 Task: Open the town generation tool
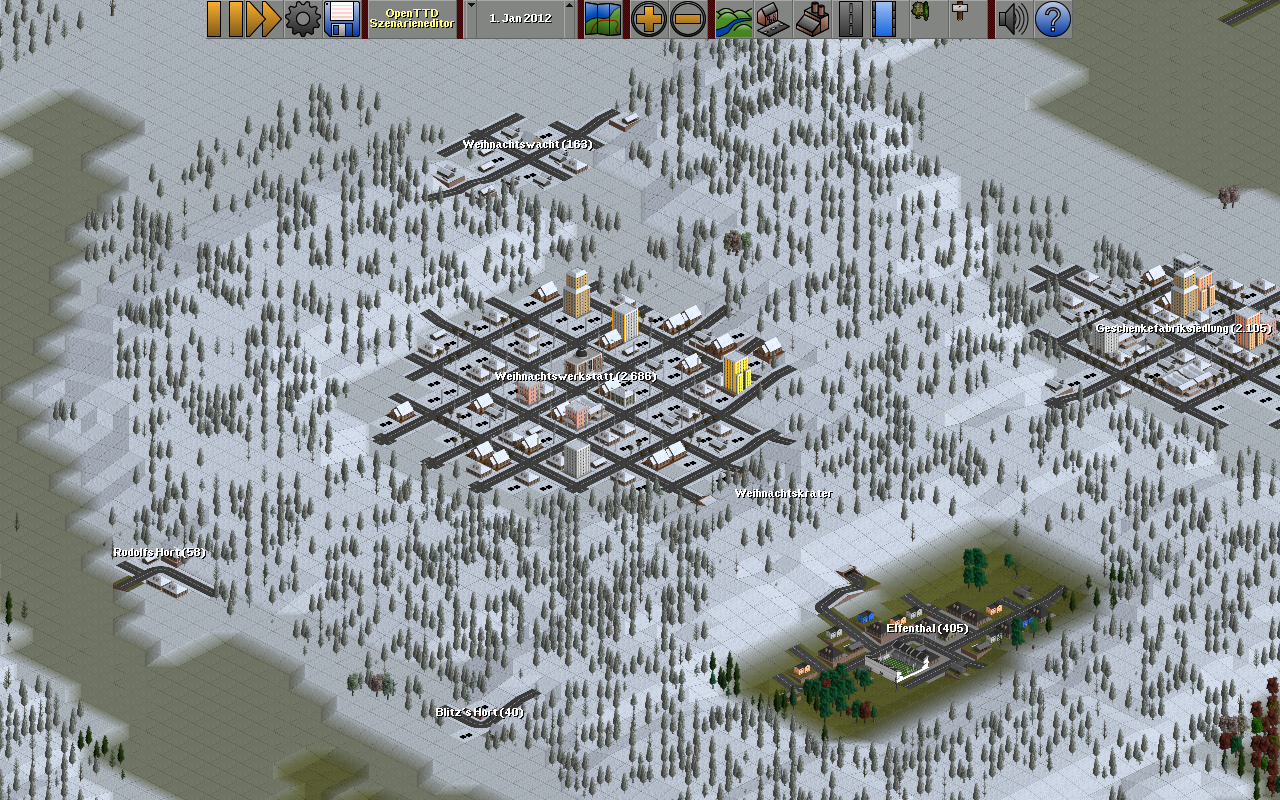pyautogui.click(x=772, y=19)
